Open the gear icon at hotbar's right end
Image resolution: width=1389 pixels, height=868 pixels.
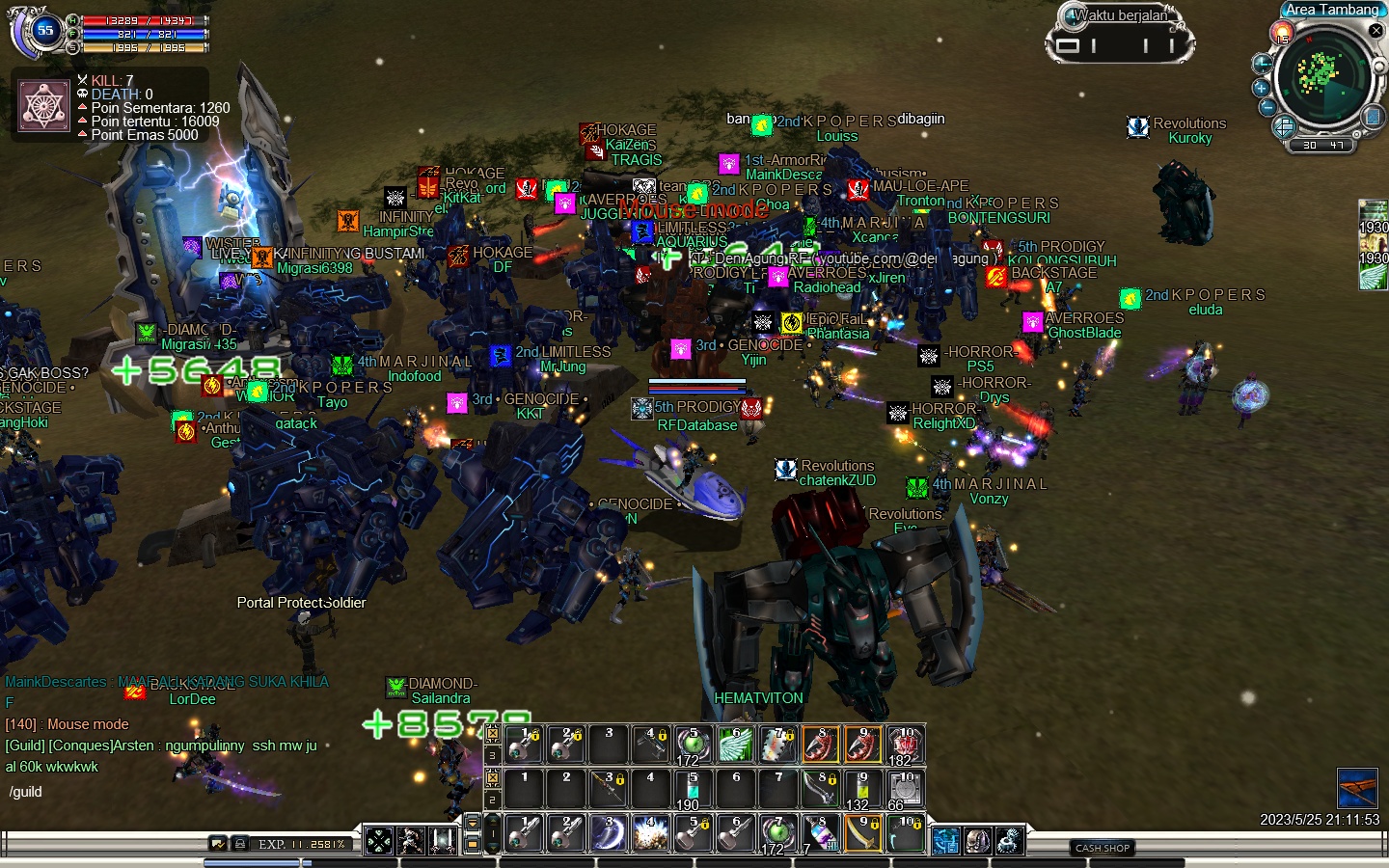(x=1009, y=841)
